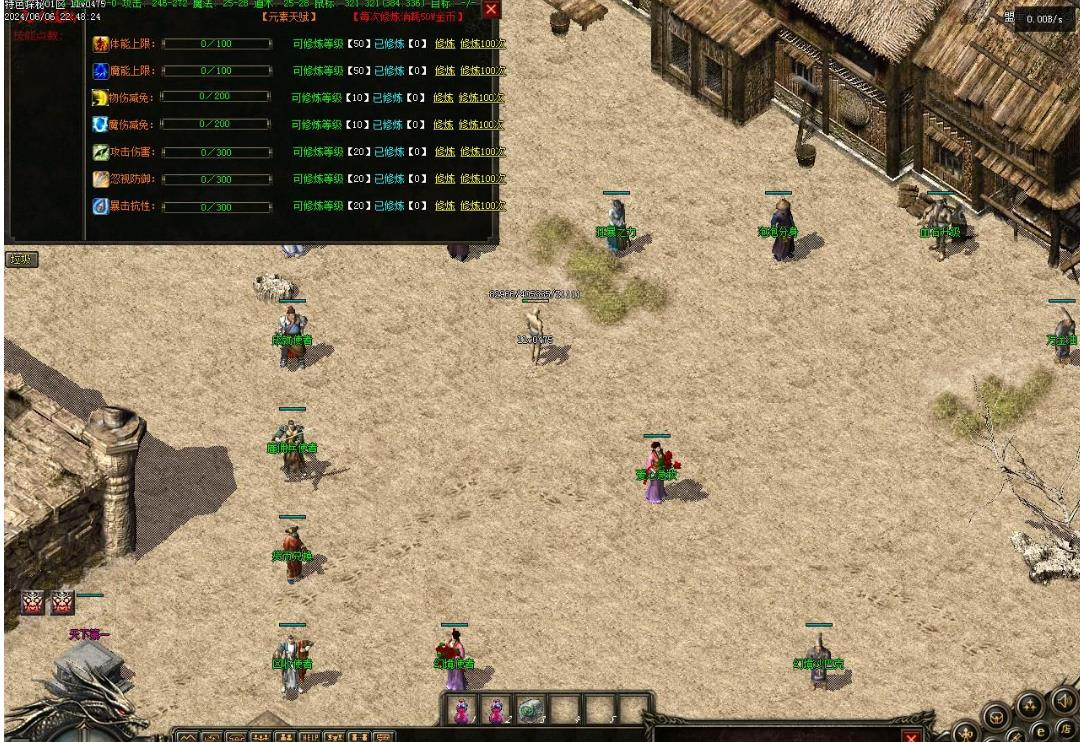
Task: Click 修炼 for 魔伤减免
Action: (x=444, y=125)
